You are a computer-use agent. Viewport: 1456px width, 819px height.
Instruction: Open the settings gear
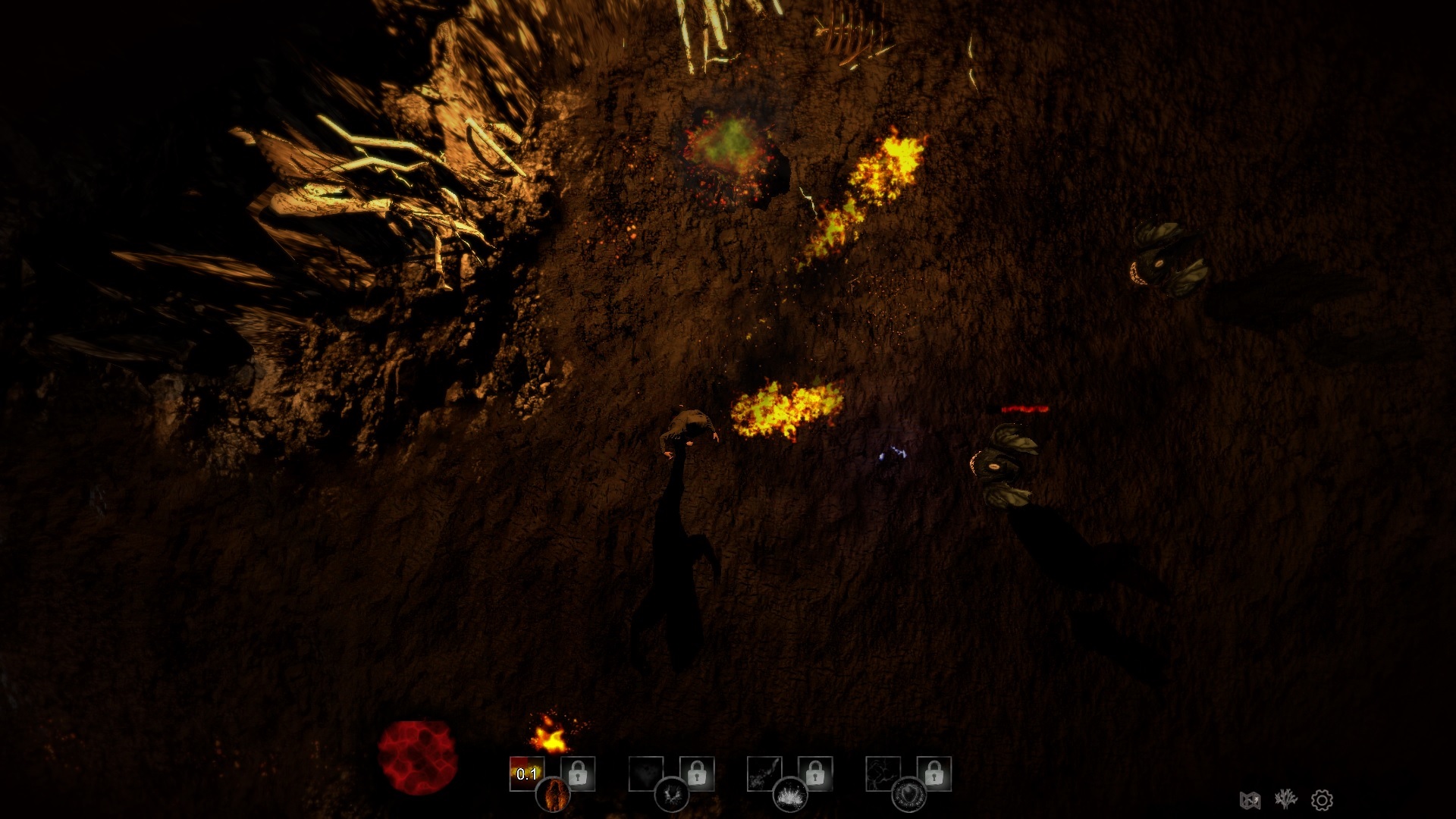[x=1322, y=800]
